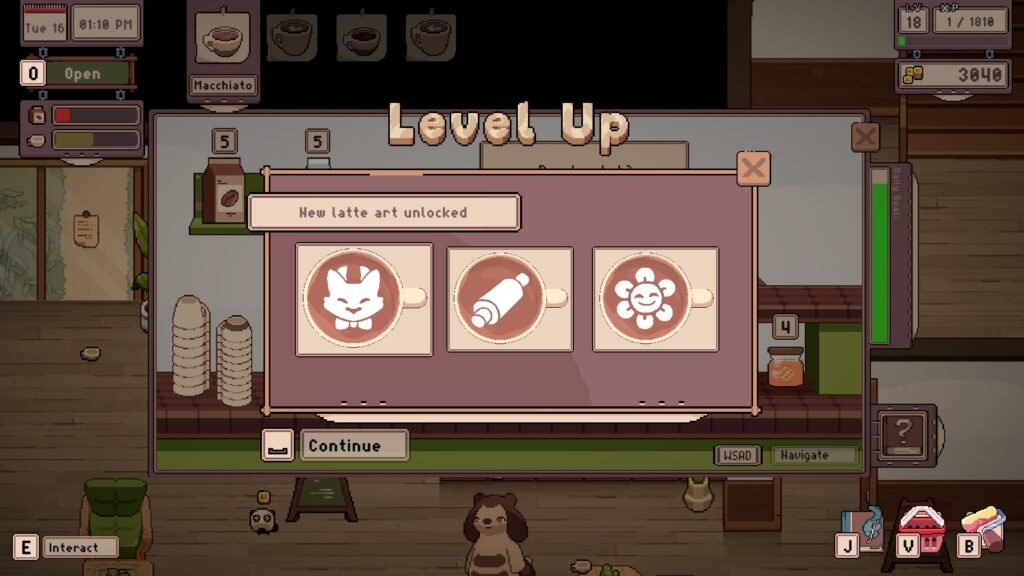1024x576 pixels.
Task: Close the latte art unlocked popup
Action: pyautogui.click(x=753, y=168)
